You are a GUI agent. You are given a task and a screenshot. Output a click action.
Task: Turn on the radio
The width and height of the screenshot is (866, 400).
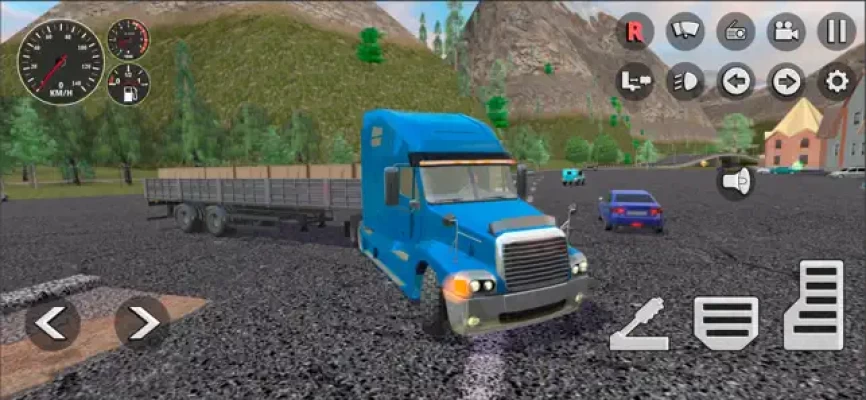736,31
